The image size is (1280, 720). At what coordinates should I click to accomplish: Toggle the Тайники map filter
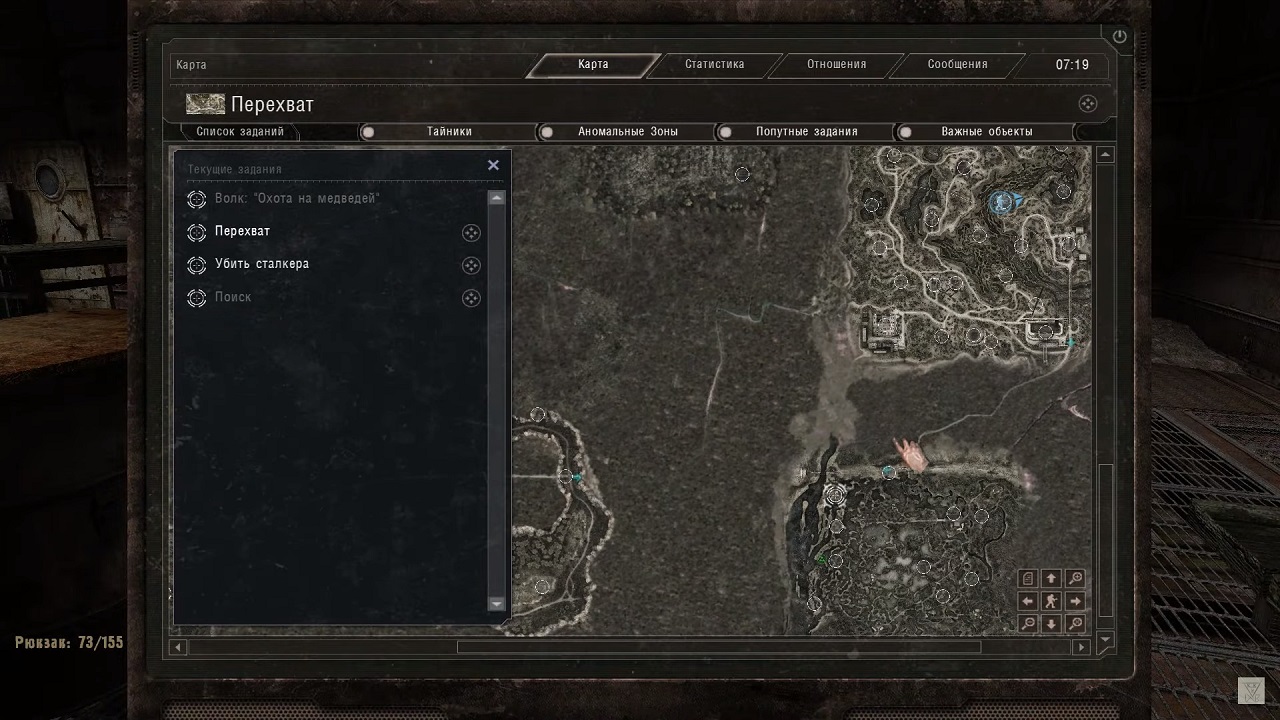[369, 132]
